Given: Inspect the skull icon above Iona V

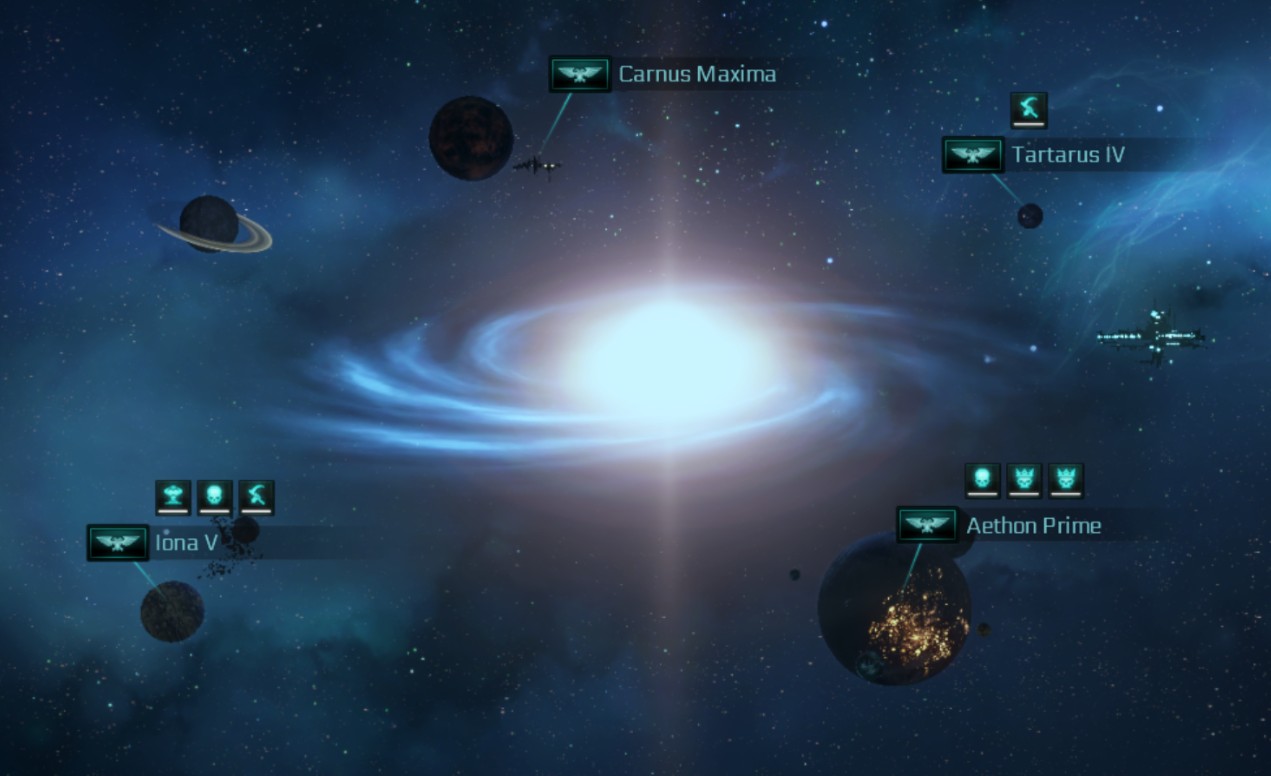Looking at the screenshot, I should tap(214, 496).
